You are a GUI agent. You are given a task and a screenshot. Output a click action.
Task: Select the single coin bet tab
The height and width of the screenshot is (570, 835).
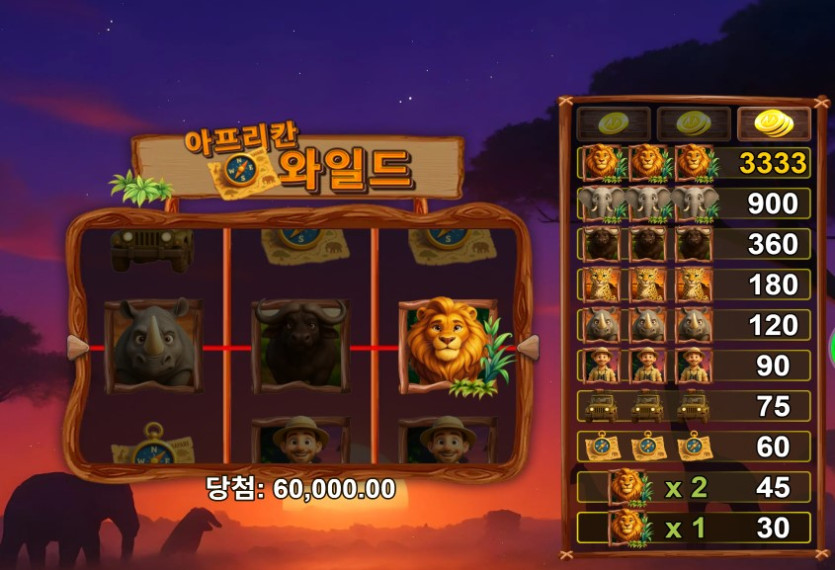613,124
